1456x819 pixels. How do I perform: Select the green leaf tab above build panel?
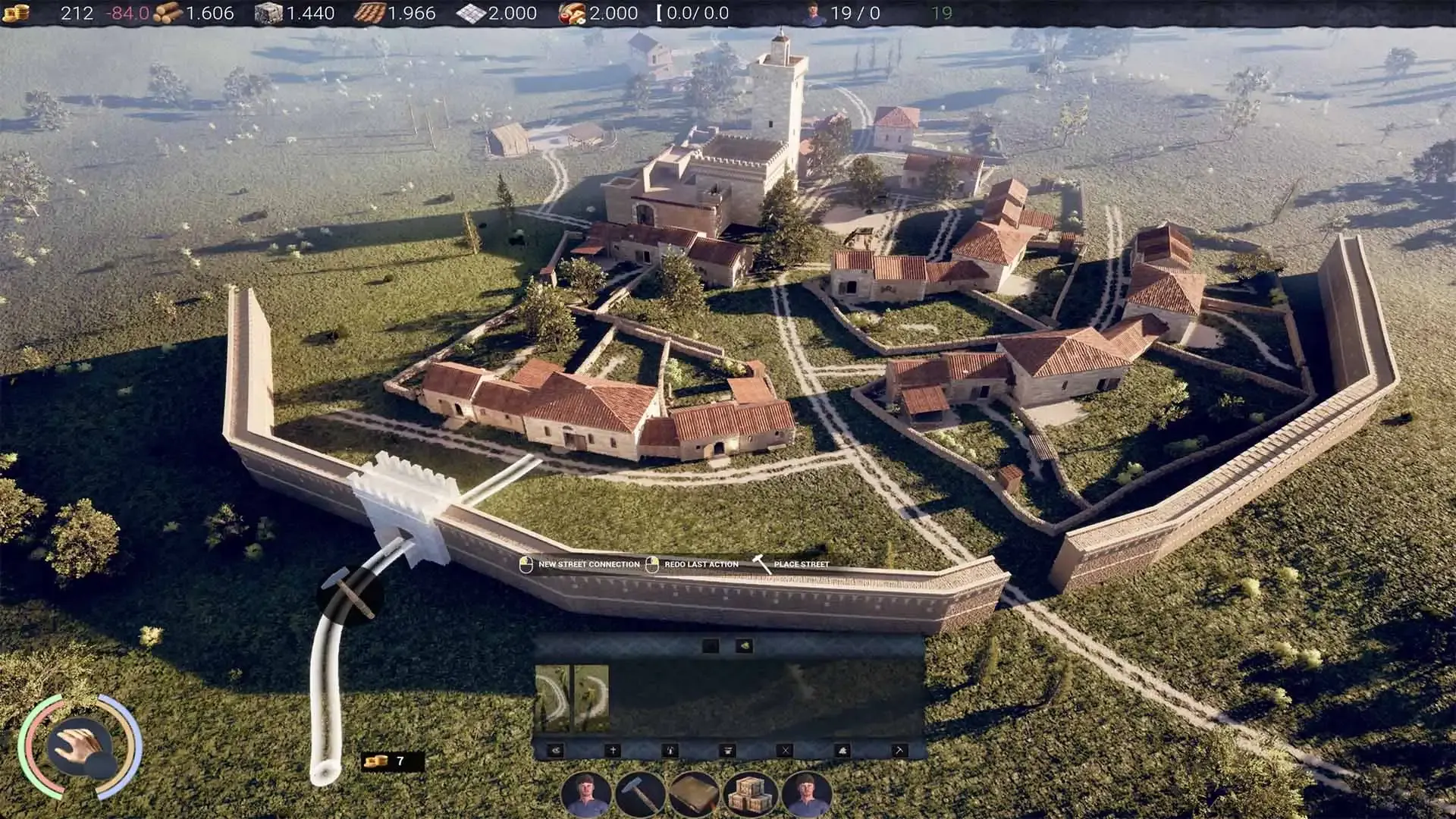pos(744,646)
